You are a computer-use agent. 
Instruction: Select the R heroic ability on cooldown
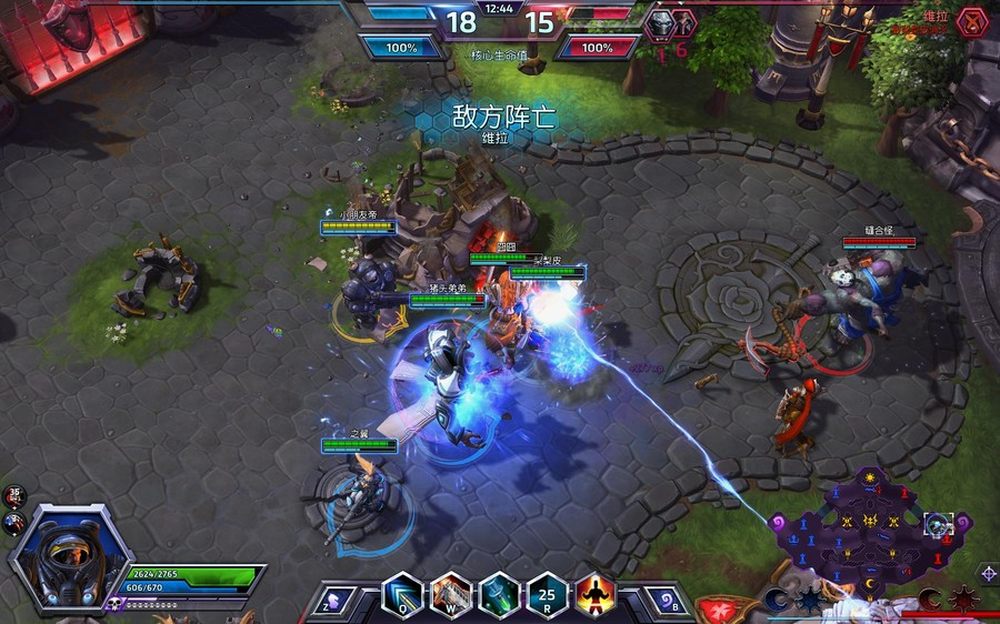(x=547, y=595)
